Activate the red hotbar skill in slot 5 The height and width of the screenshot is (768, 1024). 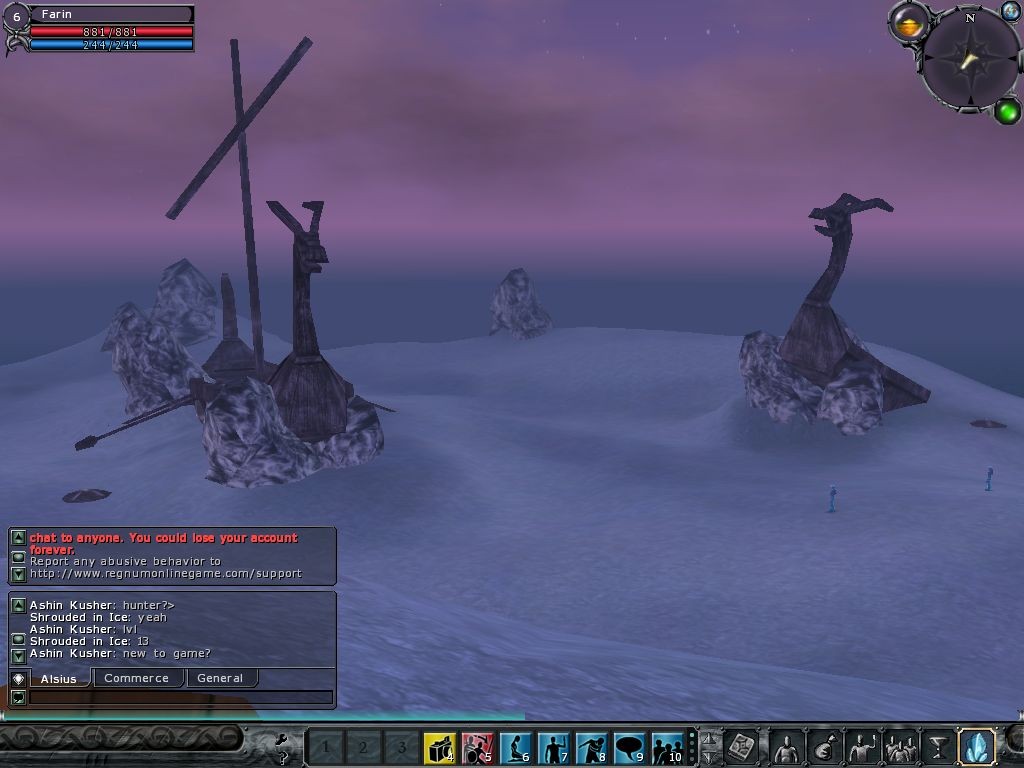(478, 747)
